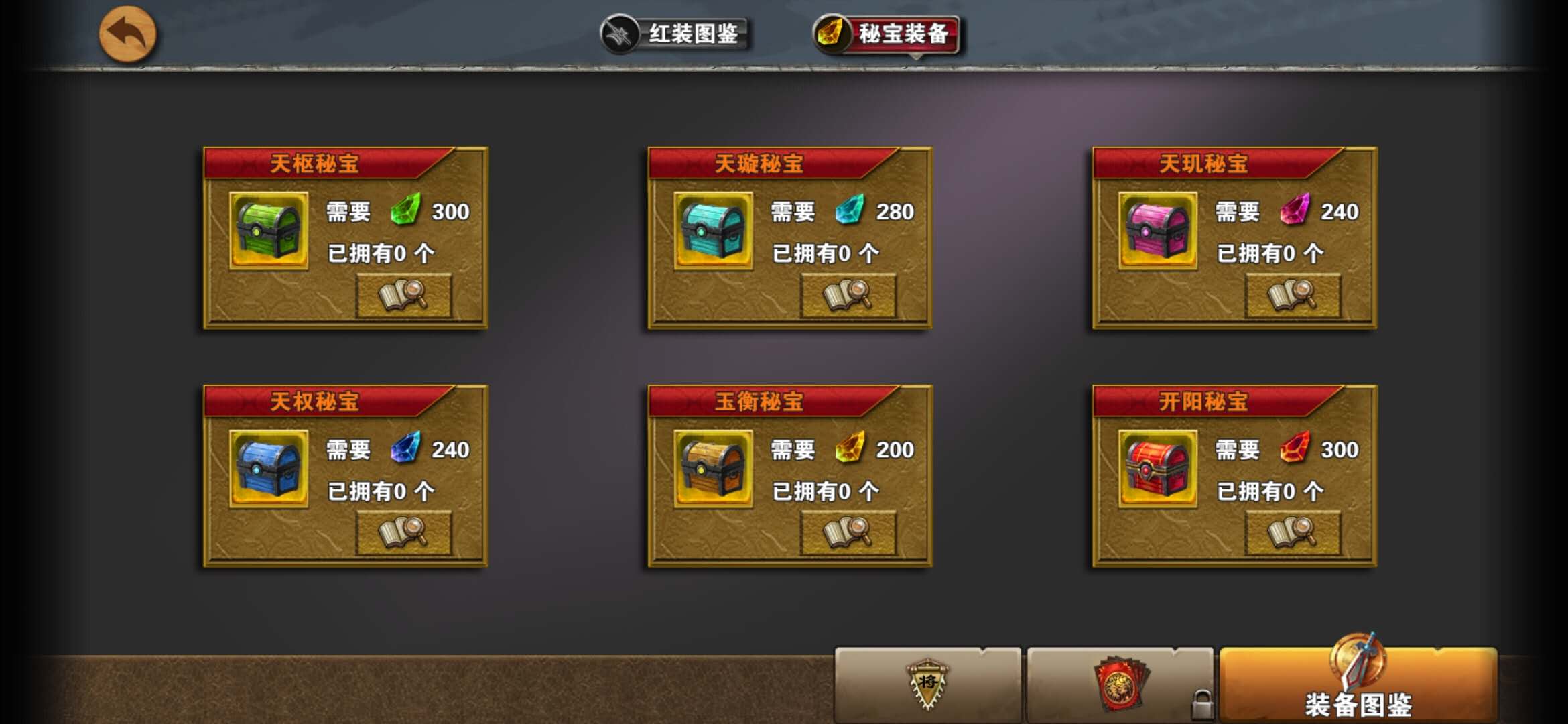
Task: Click the wooden back arrow button
Action: pyautogui.click(x=128, y=32)
